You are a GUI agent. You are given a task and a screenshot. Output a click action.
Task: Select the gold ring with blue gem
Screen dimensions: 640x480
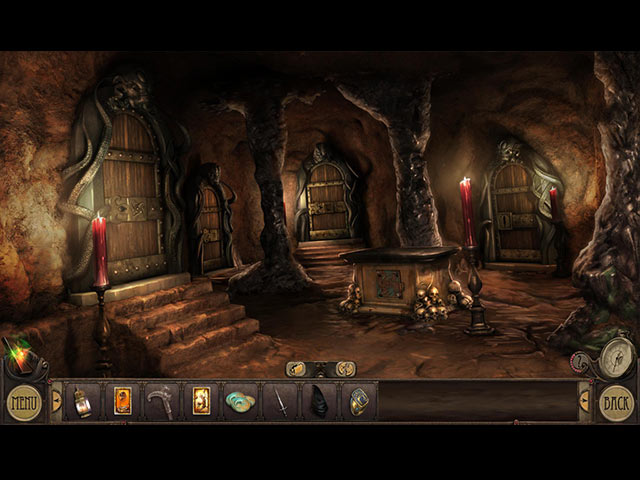pos(358,401)
